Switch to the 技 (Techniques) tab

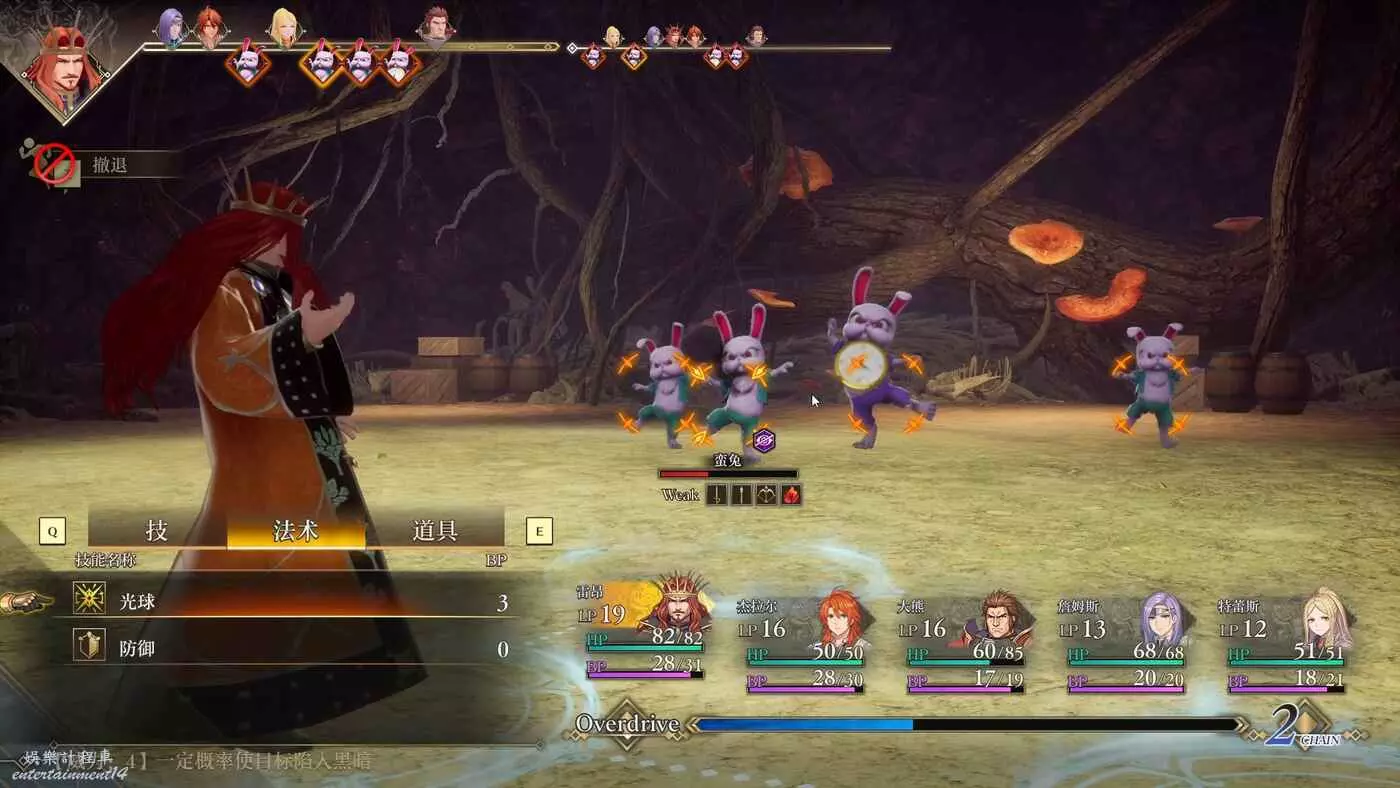(157, 530)
